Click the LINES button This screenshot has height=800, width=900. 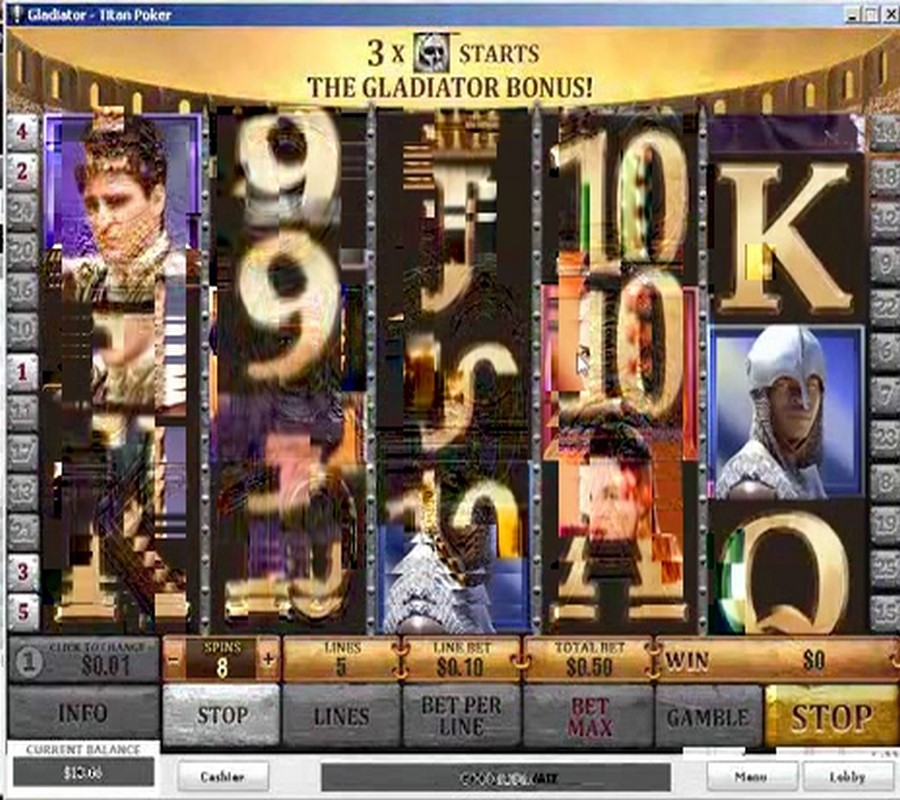341,715
